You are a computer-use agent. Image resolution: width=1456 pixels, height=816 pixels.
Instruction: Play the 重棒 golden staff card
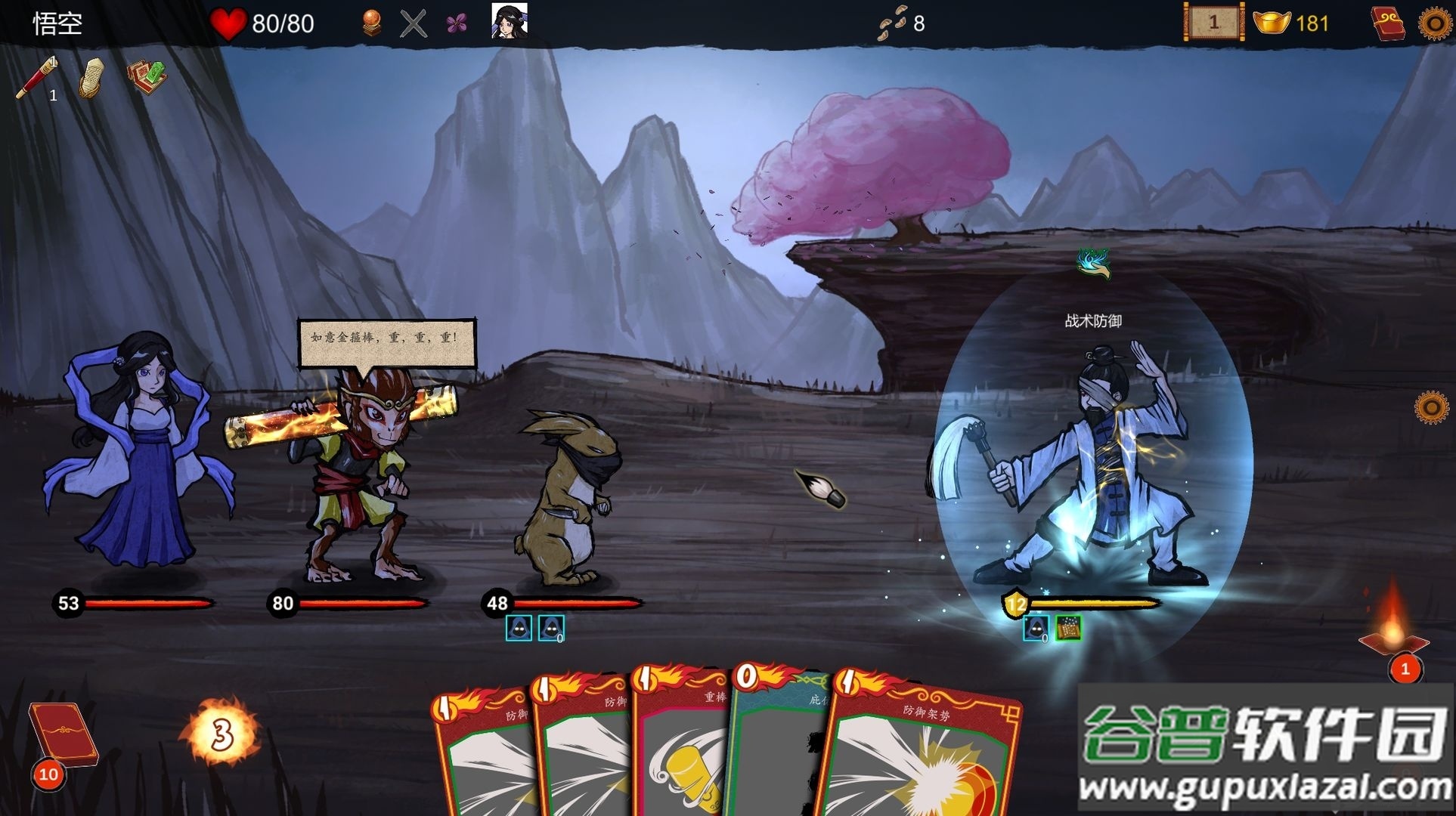click(x=683, y=748)
